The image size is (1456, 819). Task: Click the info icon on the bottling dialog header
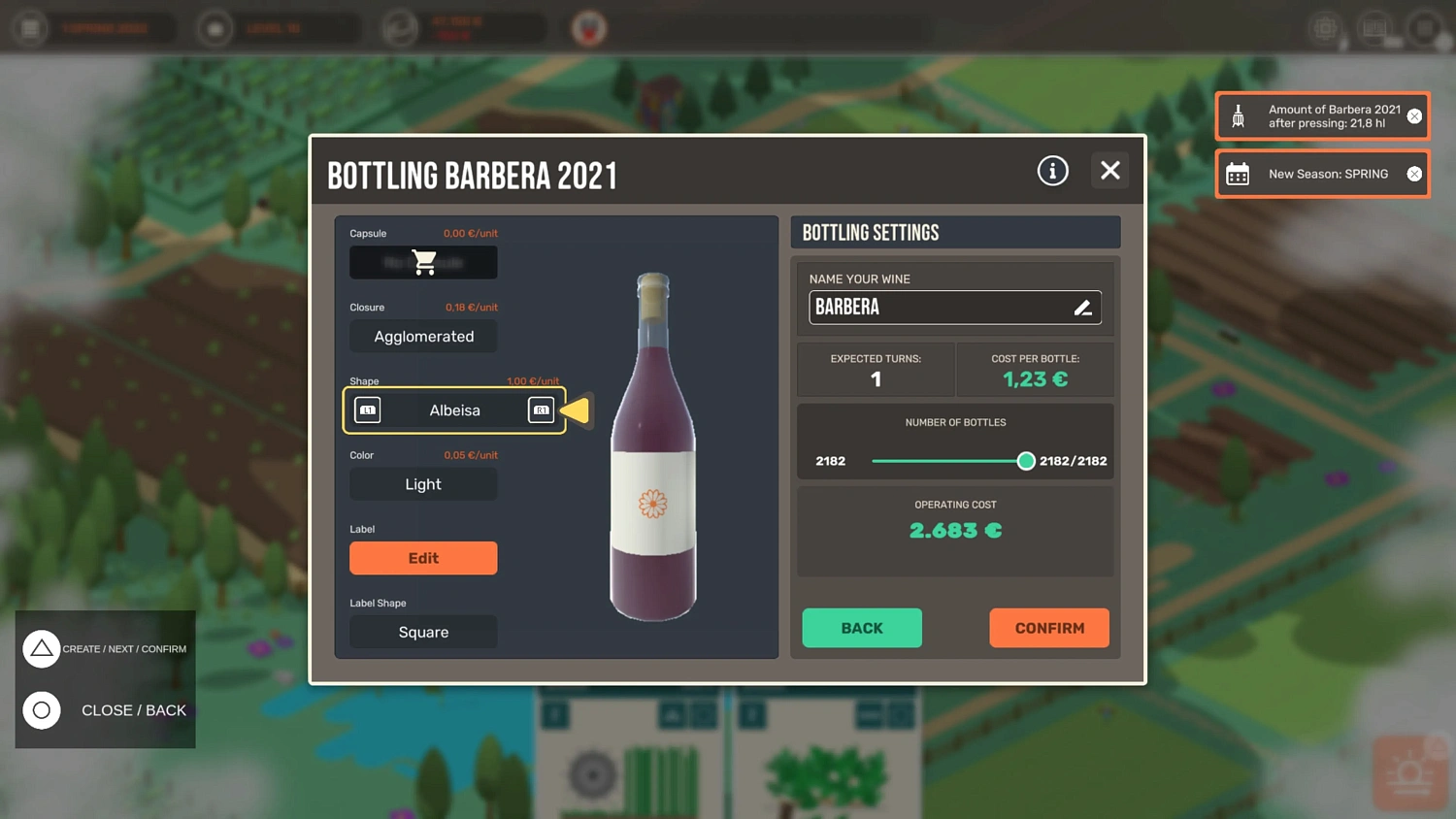point(1052,170)
